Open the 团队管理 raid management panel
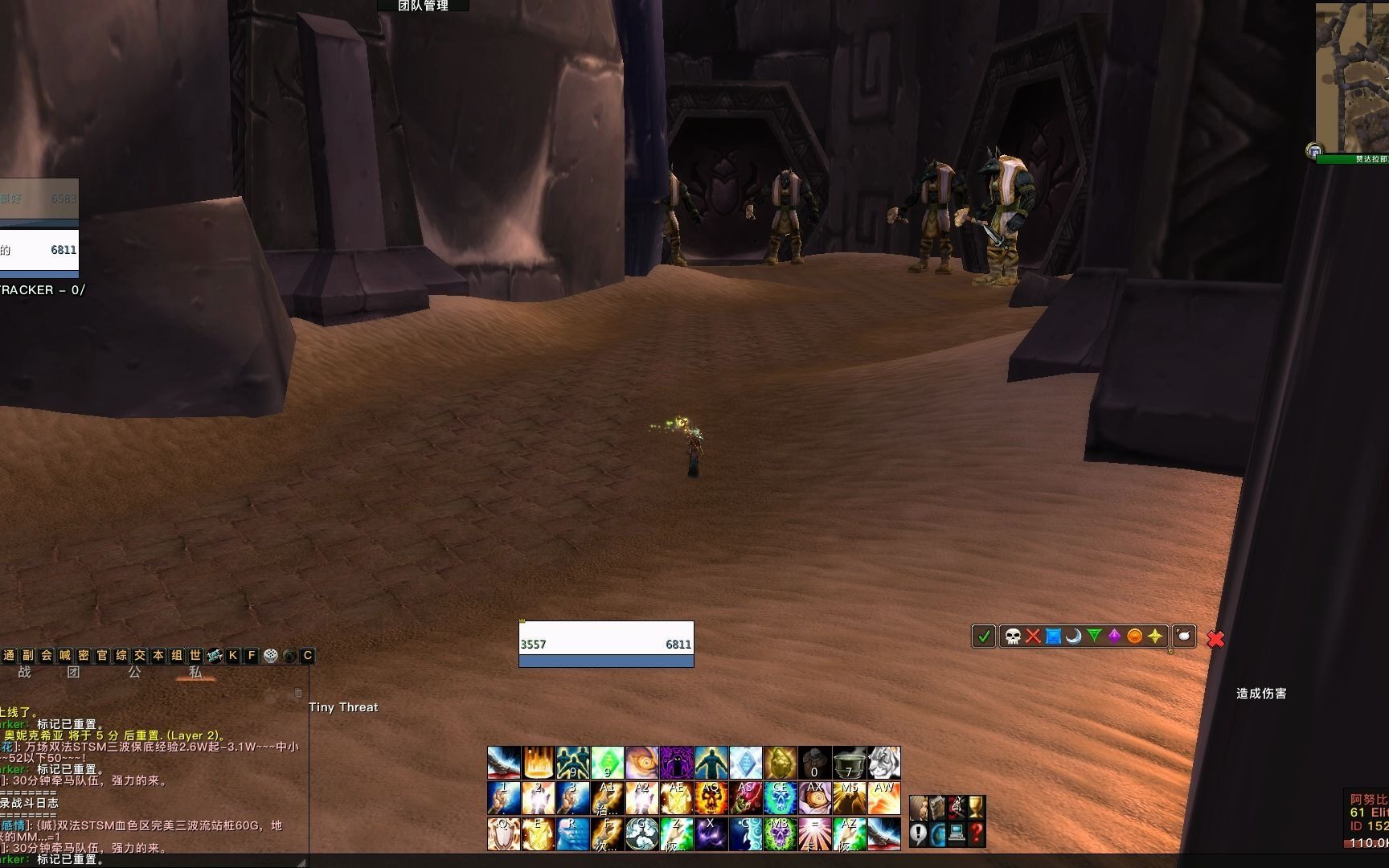The height and width of the screenshot is (868, 1389). [x=423, y=6]
